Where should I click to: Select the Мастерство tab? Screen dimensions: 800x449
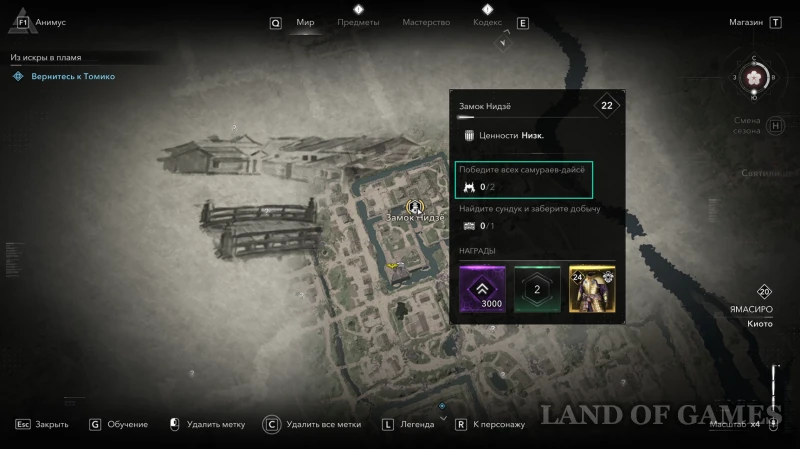click(x=425, y=22)
